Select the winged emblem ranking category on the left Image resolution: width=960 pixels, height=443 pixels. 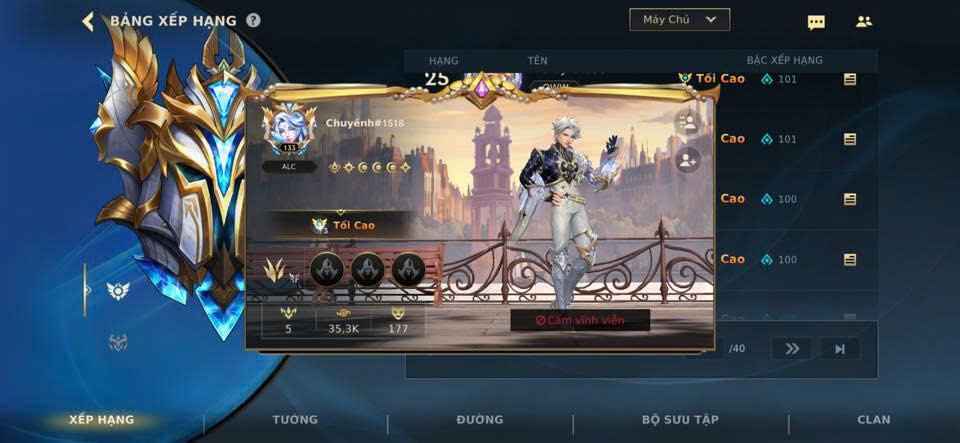(118, 290)
